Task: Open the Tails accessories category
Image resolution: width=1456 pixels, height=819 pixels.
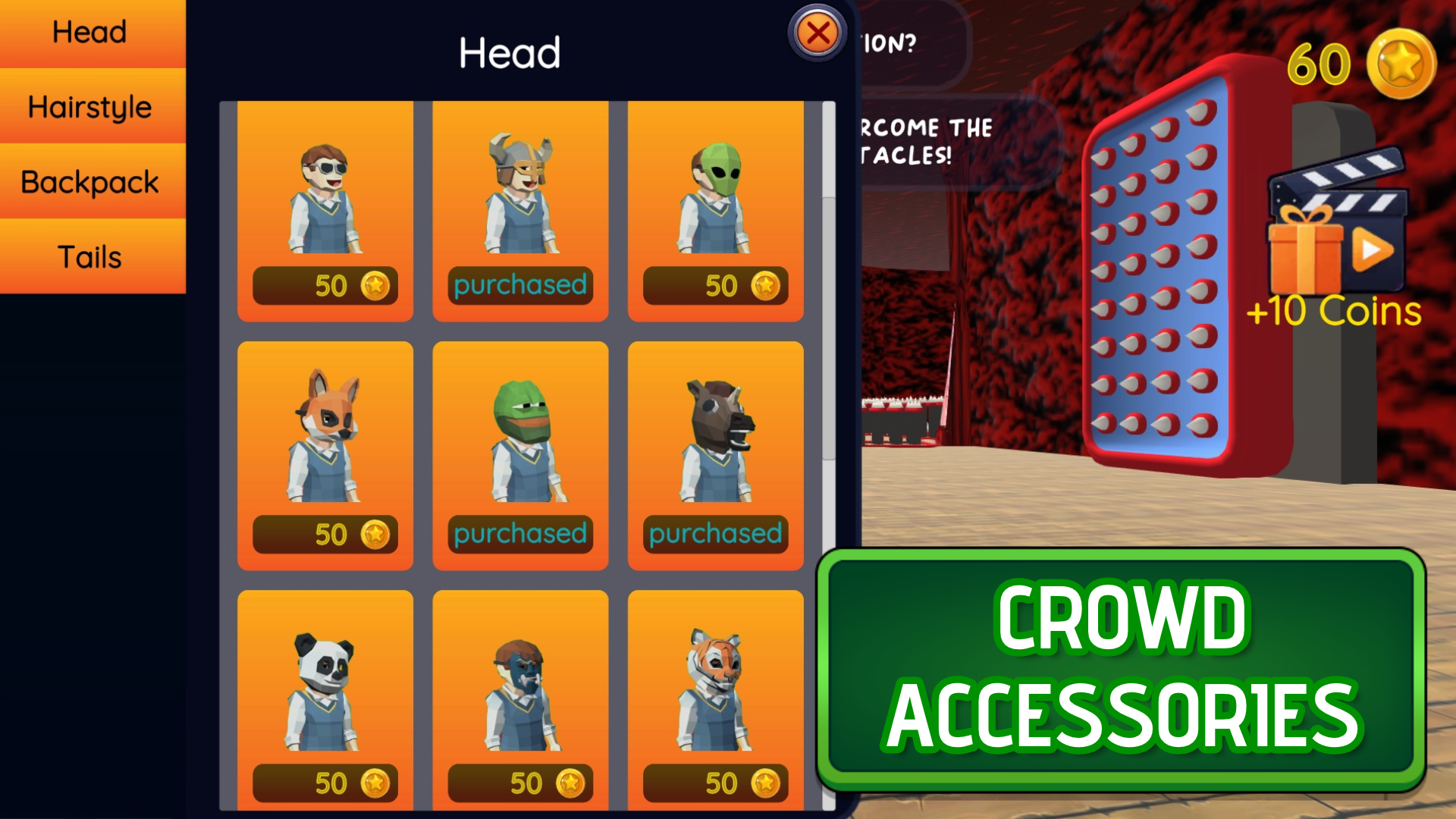Action: [x=89, y=256]
